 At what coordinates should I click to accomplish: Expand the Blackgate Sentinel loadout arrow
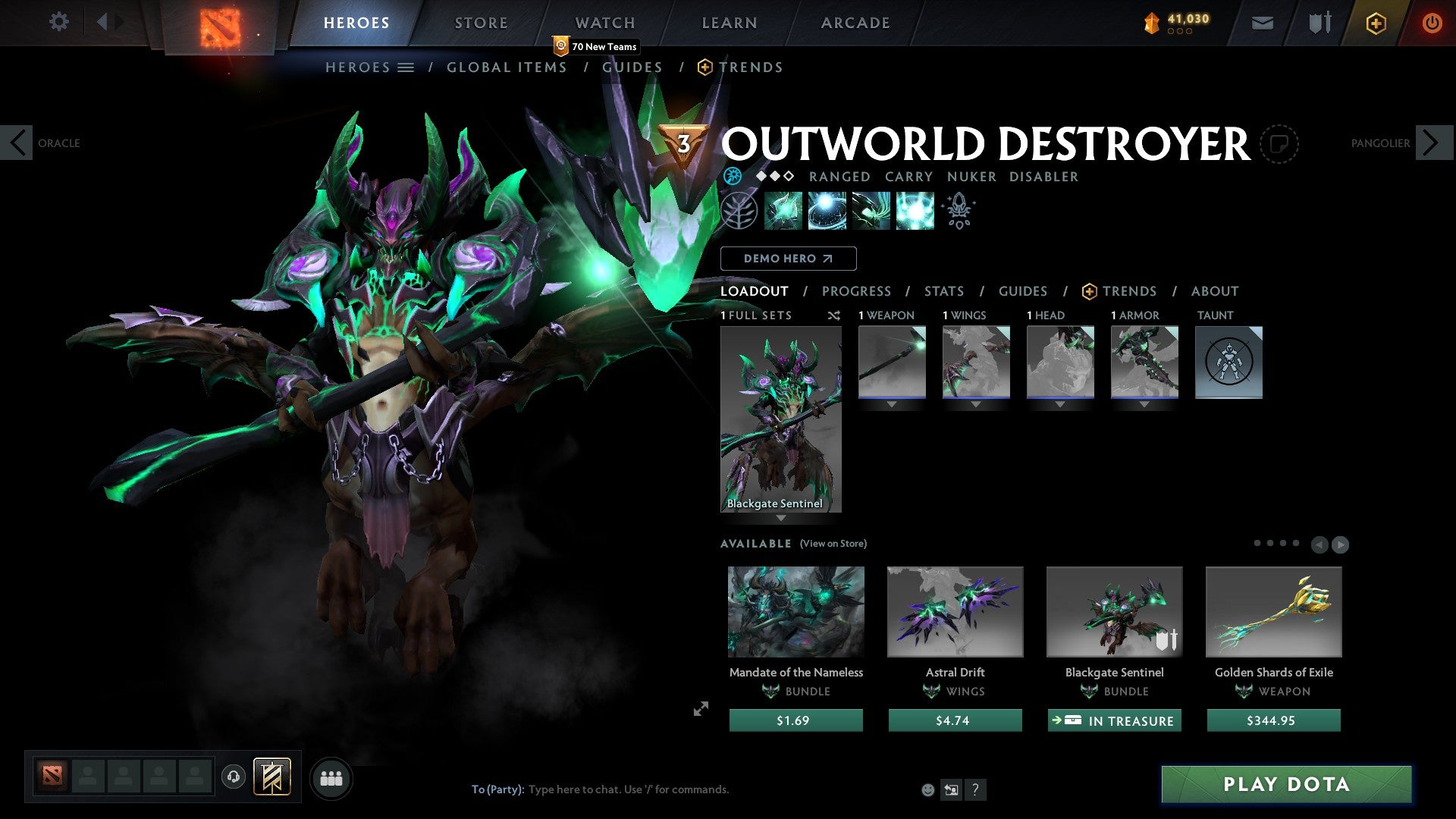pyautogui.click(x=781, y=518)
